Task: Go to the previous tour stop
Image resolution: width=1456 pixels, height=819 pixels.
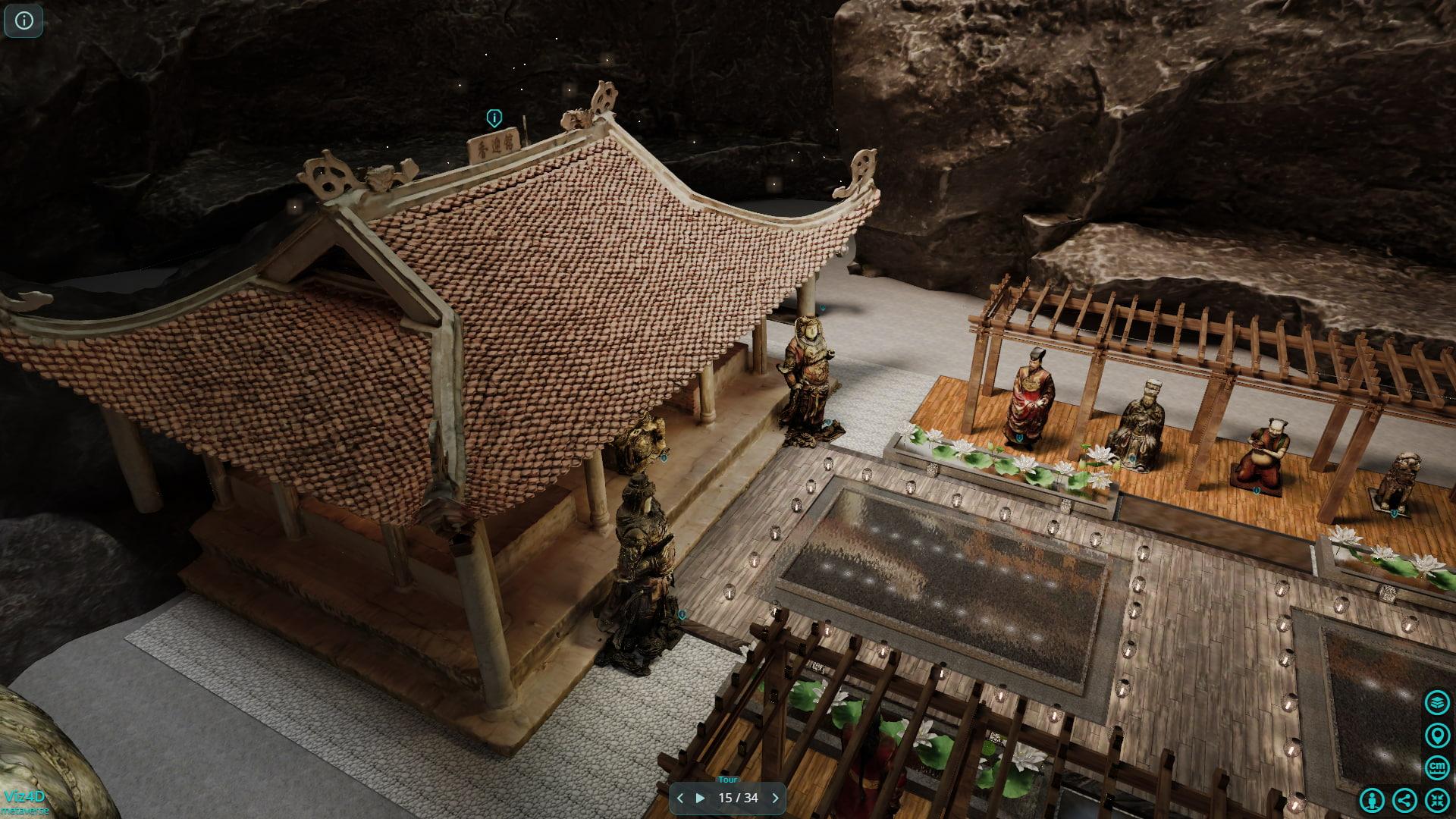Action: click(x=680, y=798)
